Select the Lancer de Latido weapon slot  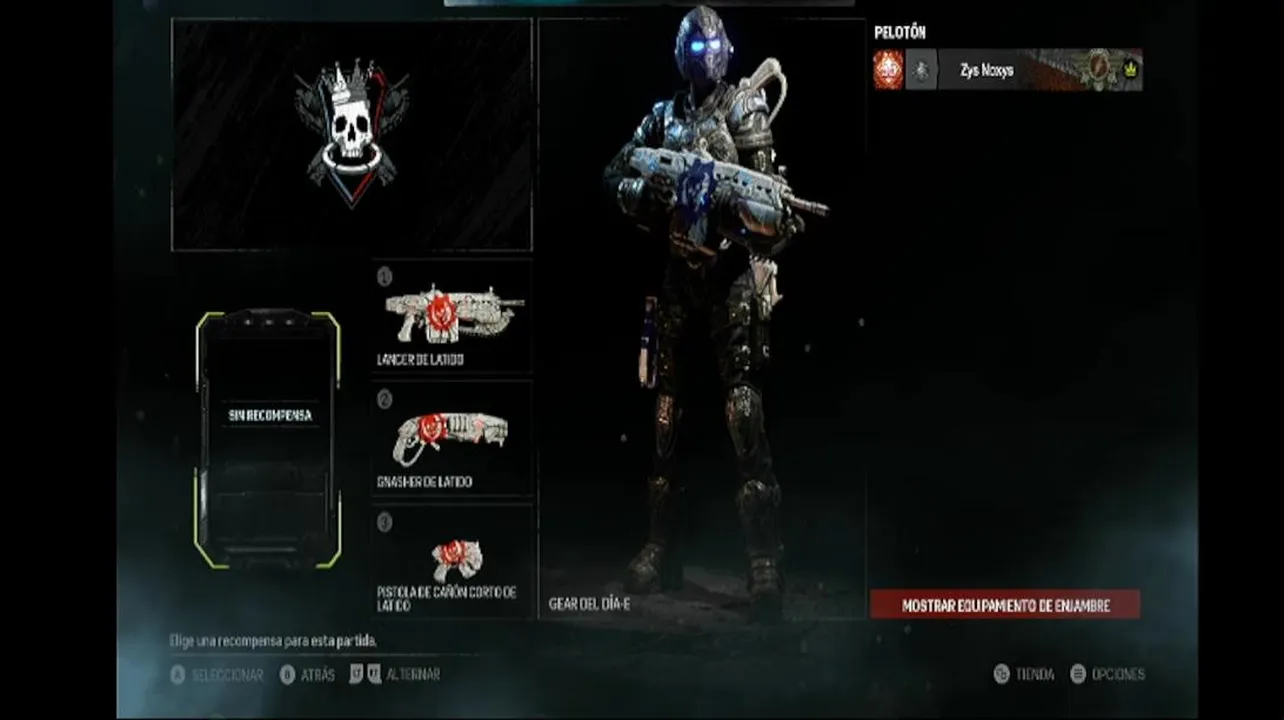tap(452, 317)
